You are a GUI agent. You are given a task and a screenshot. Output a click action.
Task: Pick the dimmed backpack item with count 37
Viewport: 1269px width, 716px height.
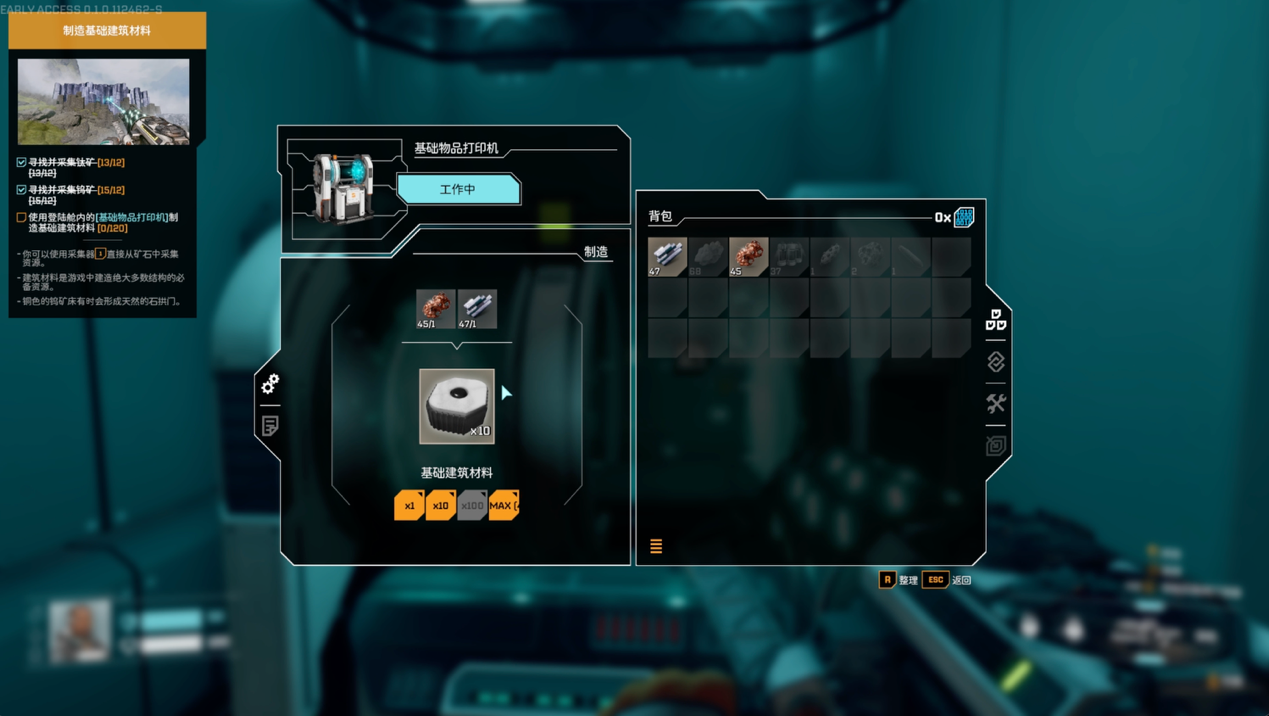click(x=789, y=257)
